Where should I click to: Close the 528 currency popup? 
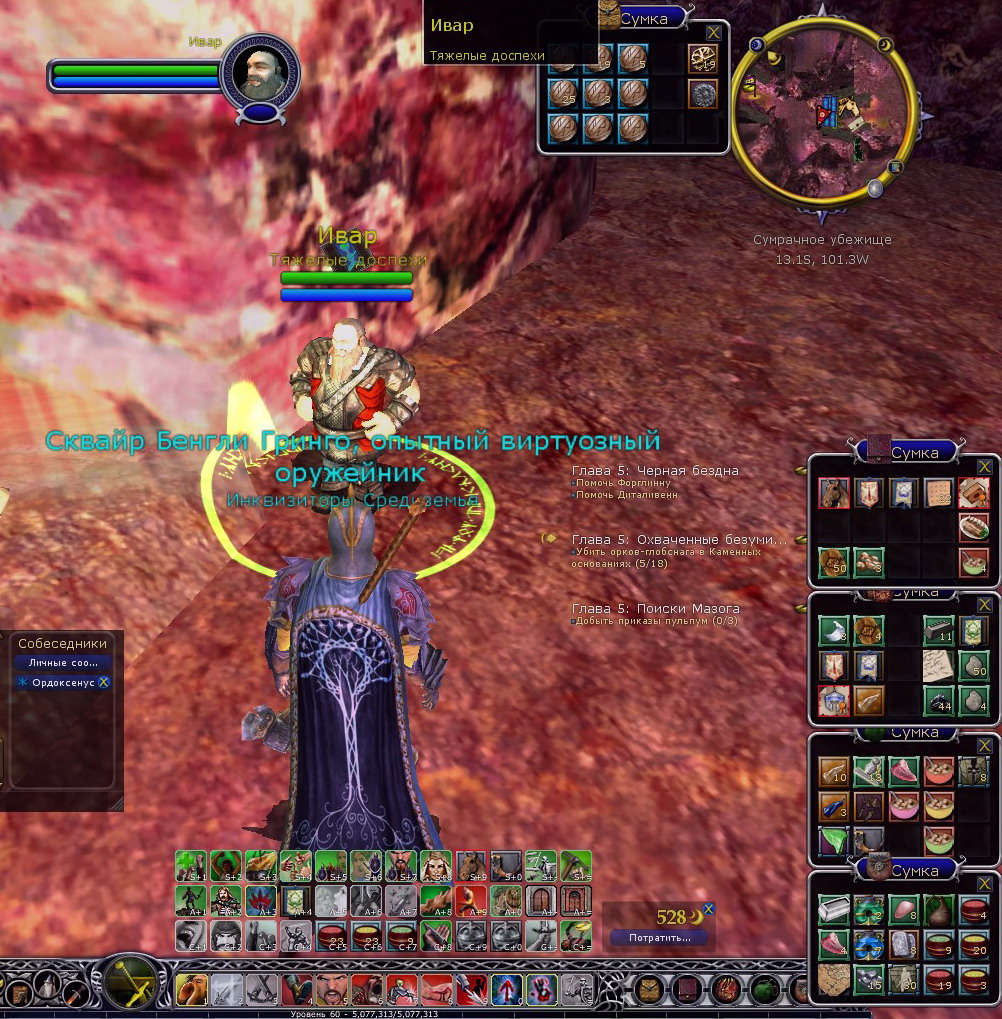[708, 909]
